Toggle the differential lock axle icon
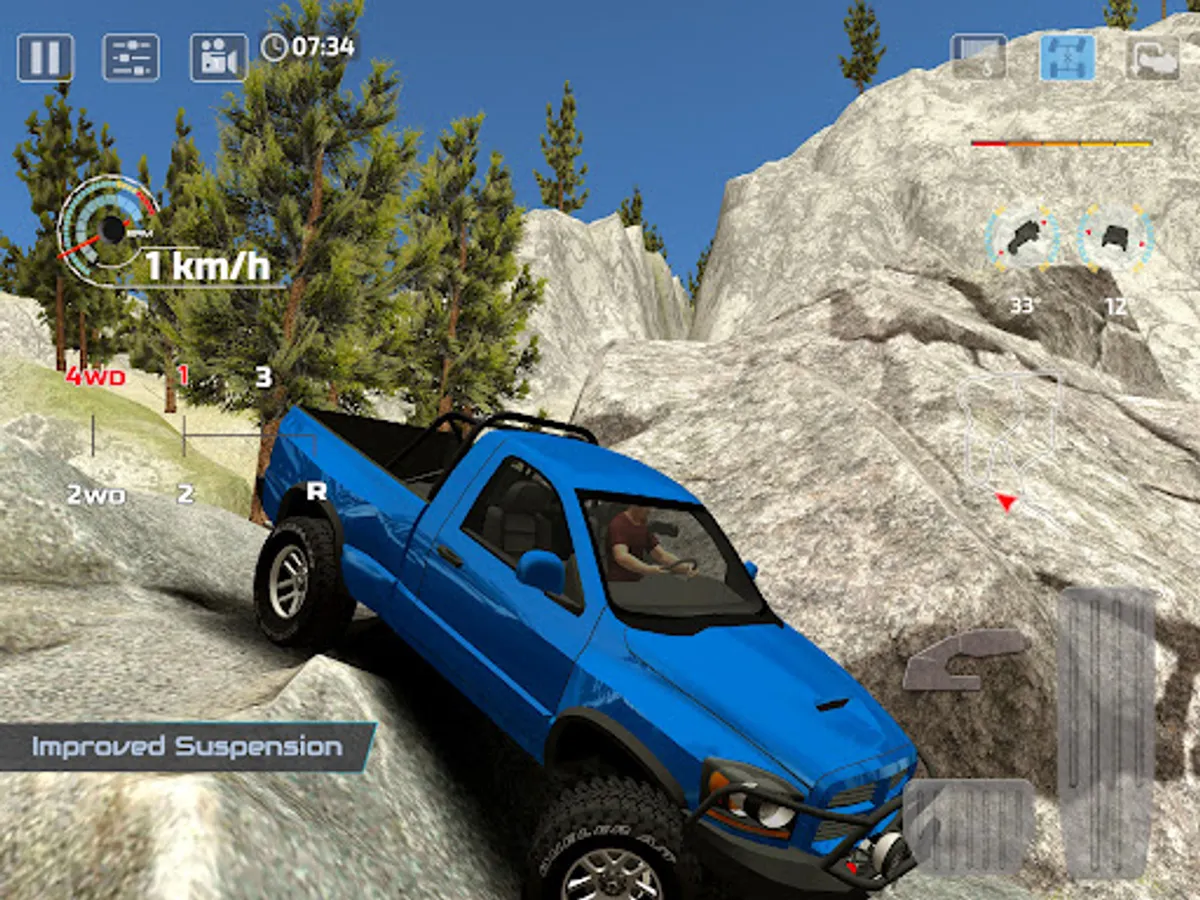Screen dimensions: 1200x900 point(1067,57)
